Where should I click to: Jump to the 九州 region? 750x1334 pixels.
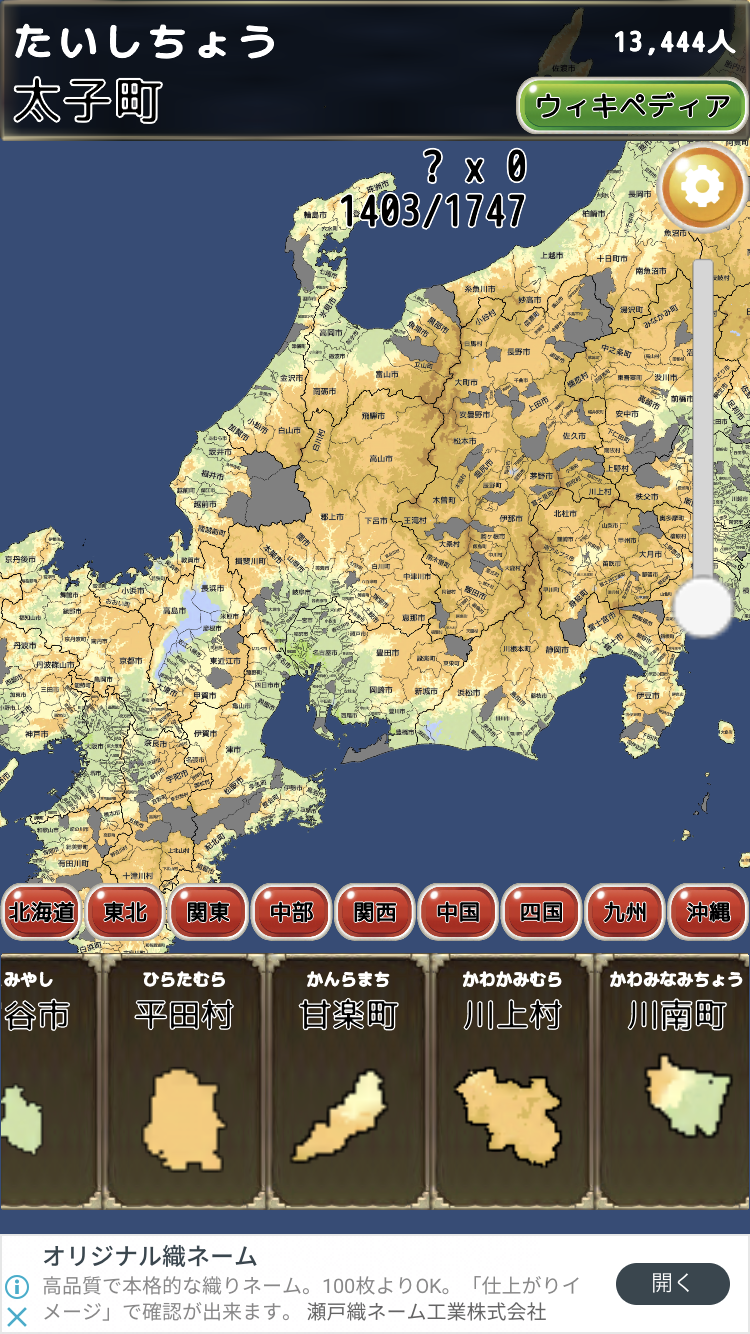click(624, 912)
